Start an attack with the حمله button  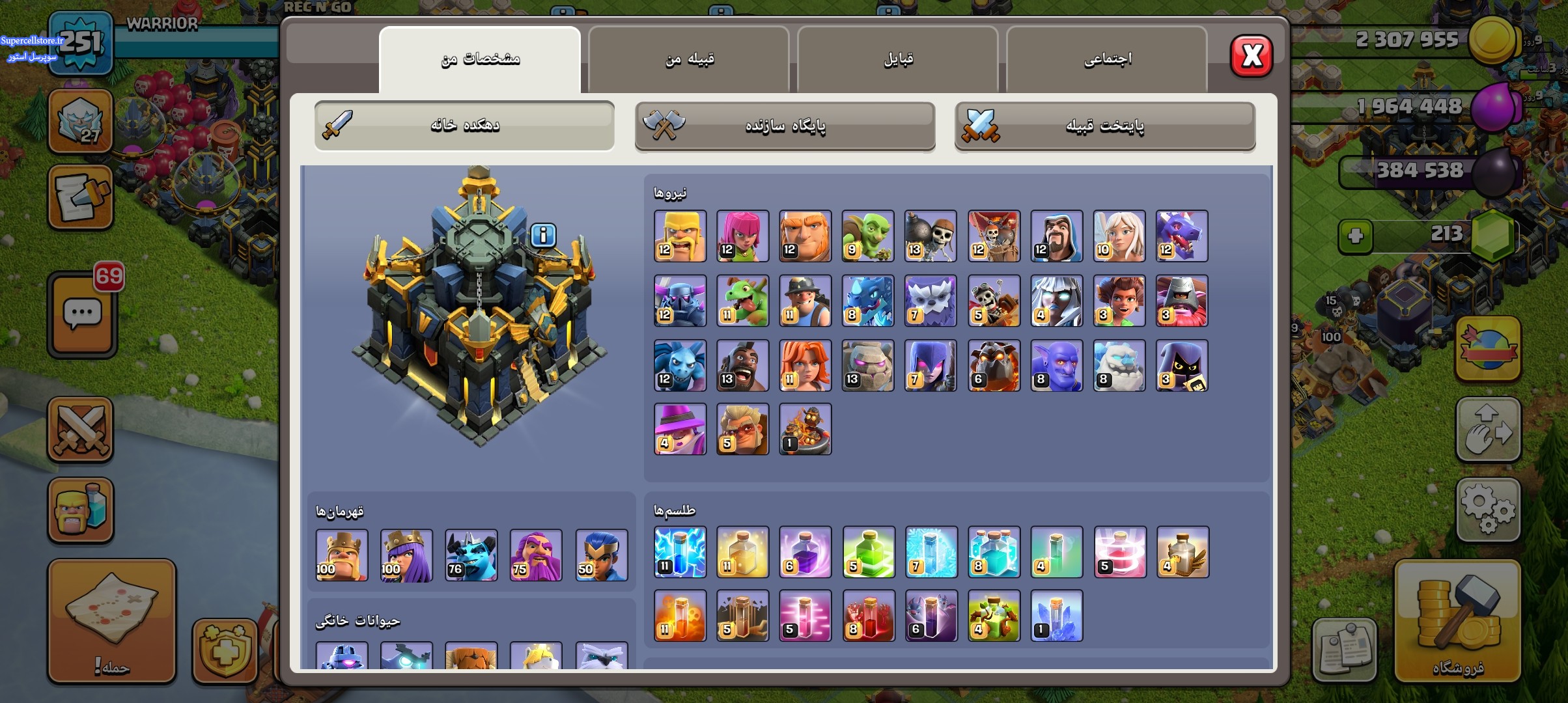112,622
